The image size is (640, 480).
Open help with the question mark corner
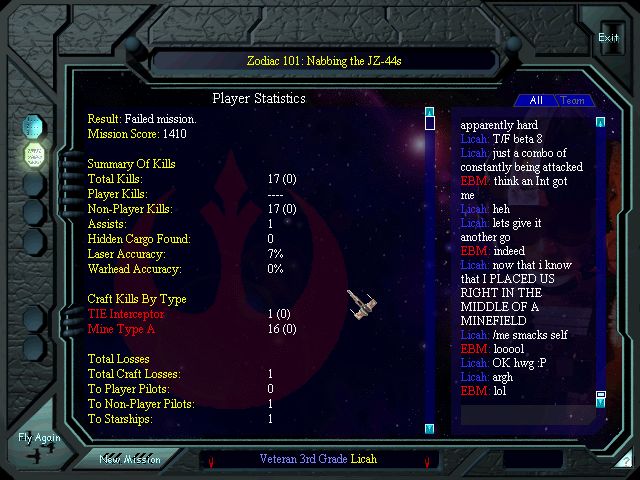[624, 462]
